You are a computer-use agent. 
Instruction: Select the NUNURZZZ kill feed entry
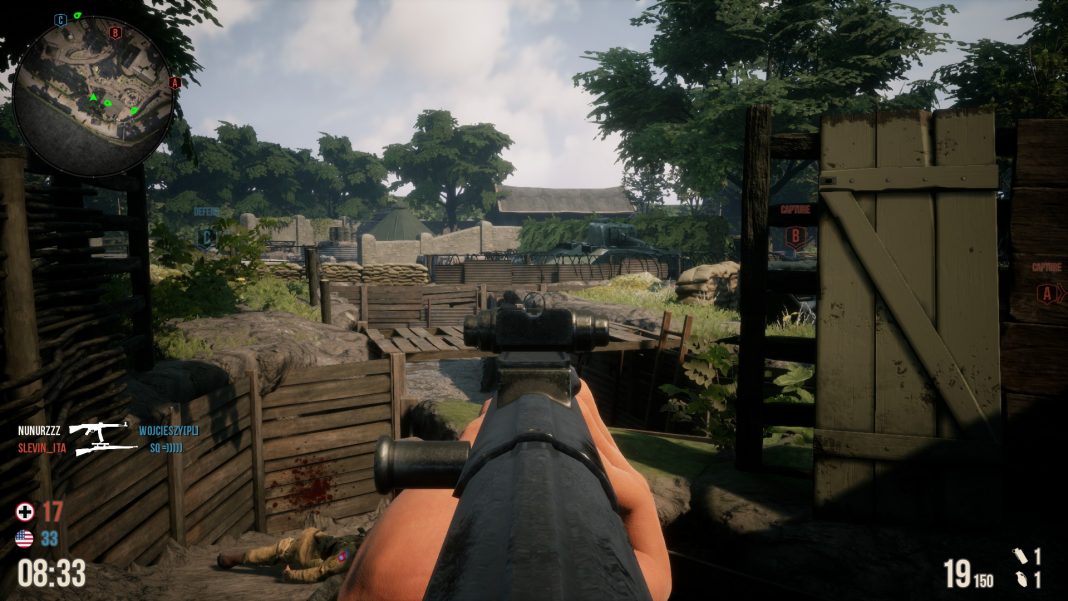pyautogui.click(x=41, y=430)
